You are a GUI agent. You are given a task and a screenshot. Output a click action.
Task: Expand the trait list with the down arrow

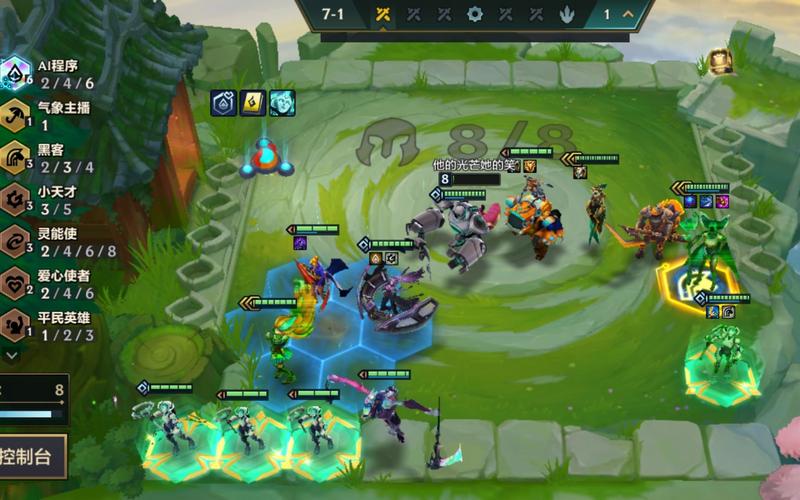click(x=11, y=353)
